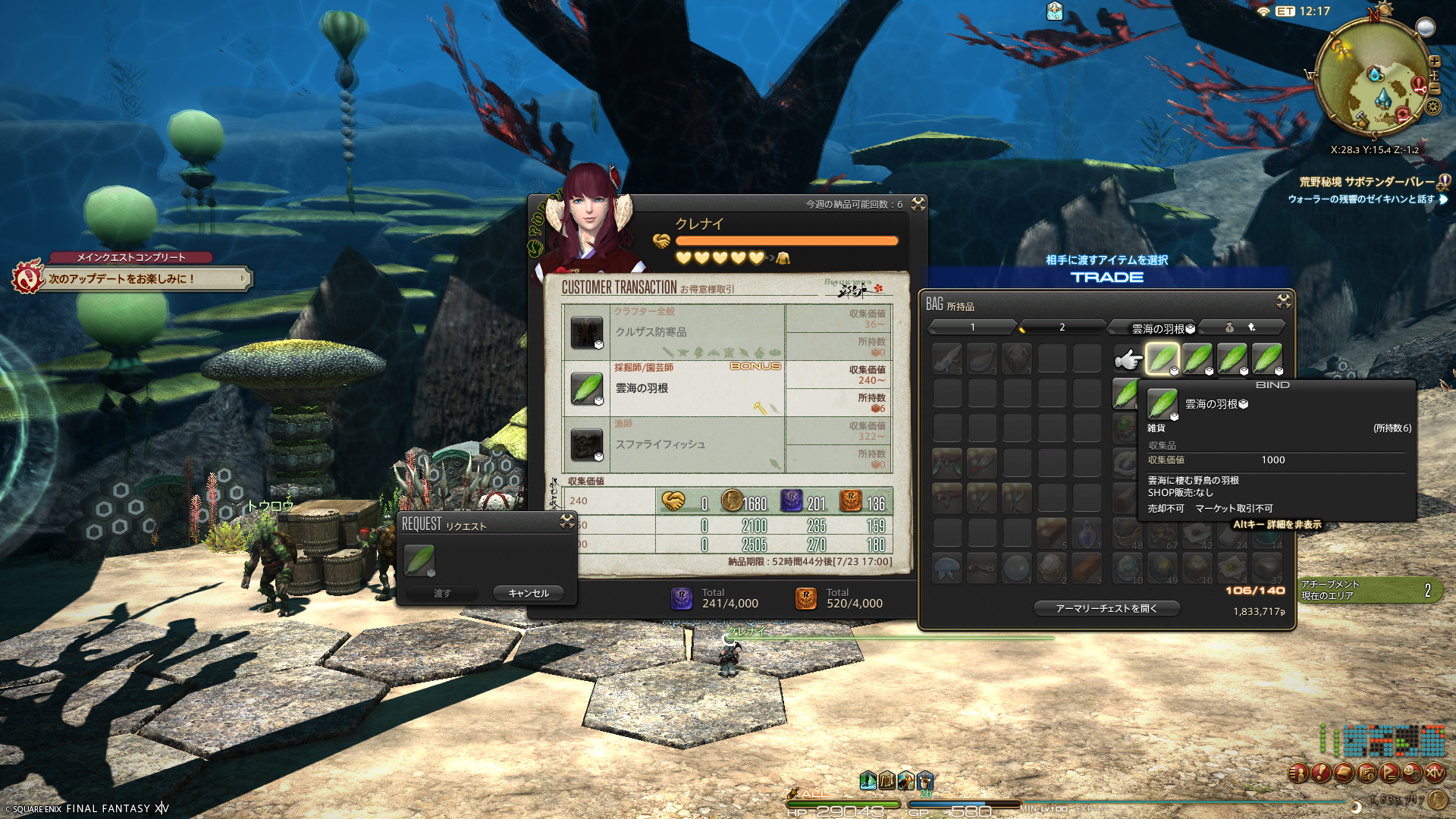Click the 渡す hand-over button

[442, 593]
